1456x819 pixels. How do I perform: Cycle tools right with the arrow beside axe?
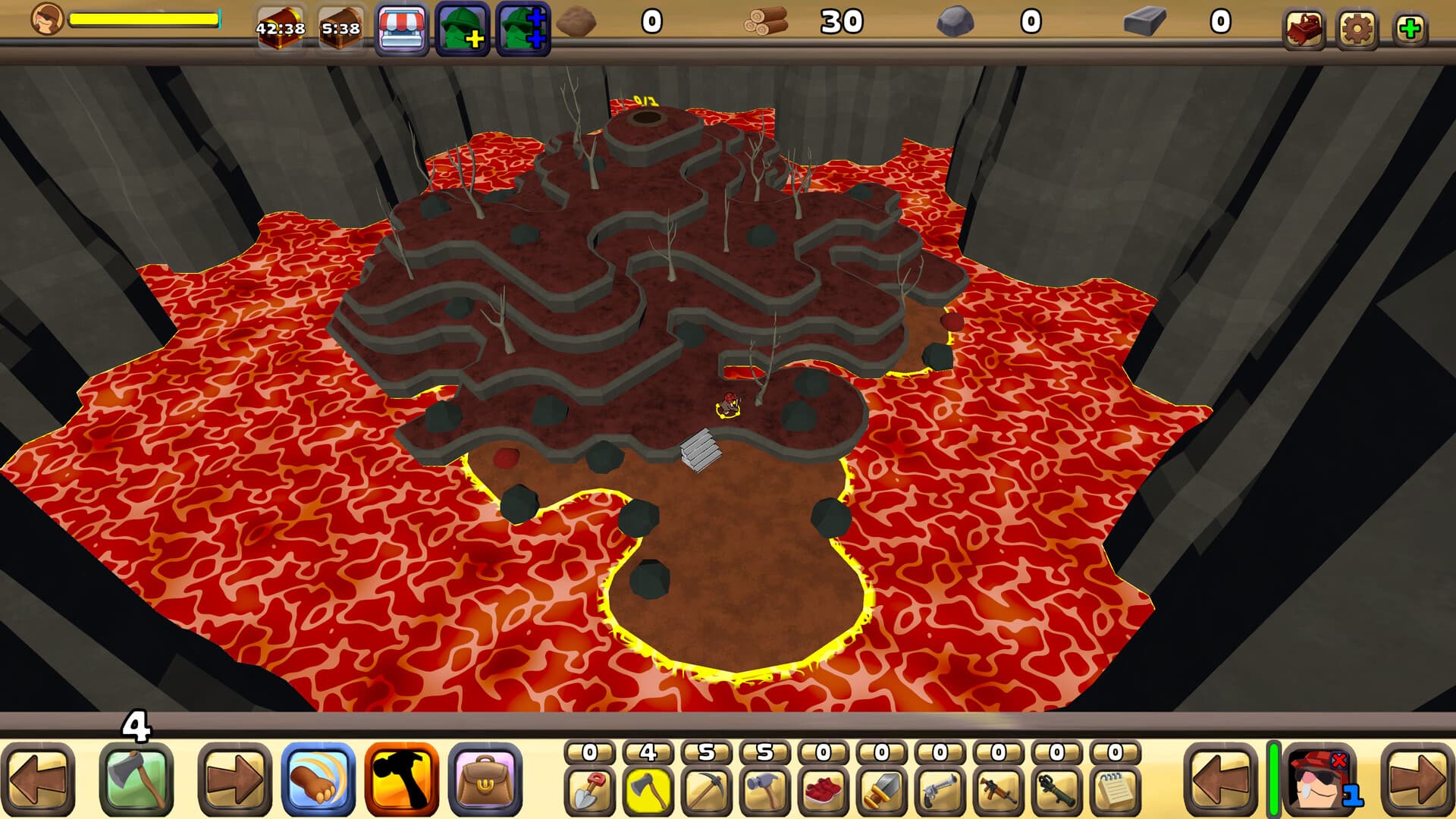[x=235, y=780]
